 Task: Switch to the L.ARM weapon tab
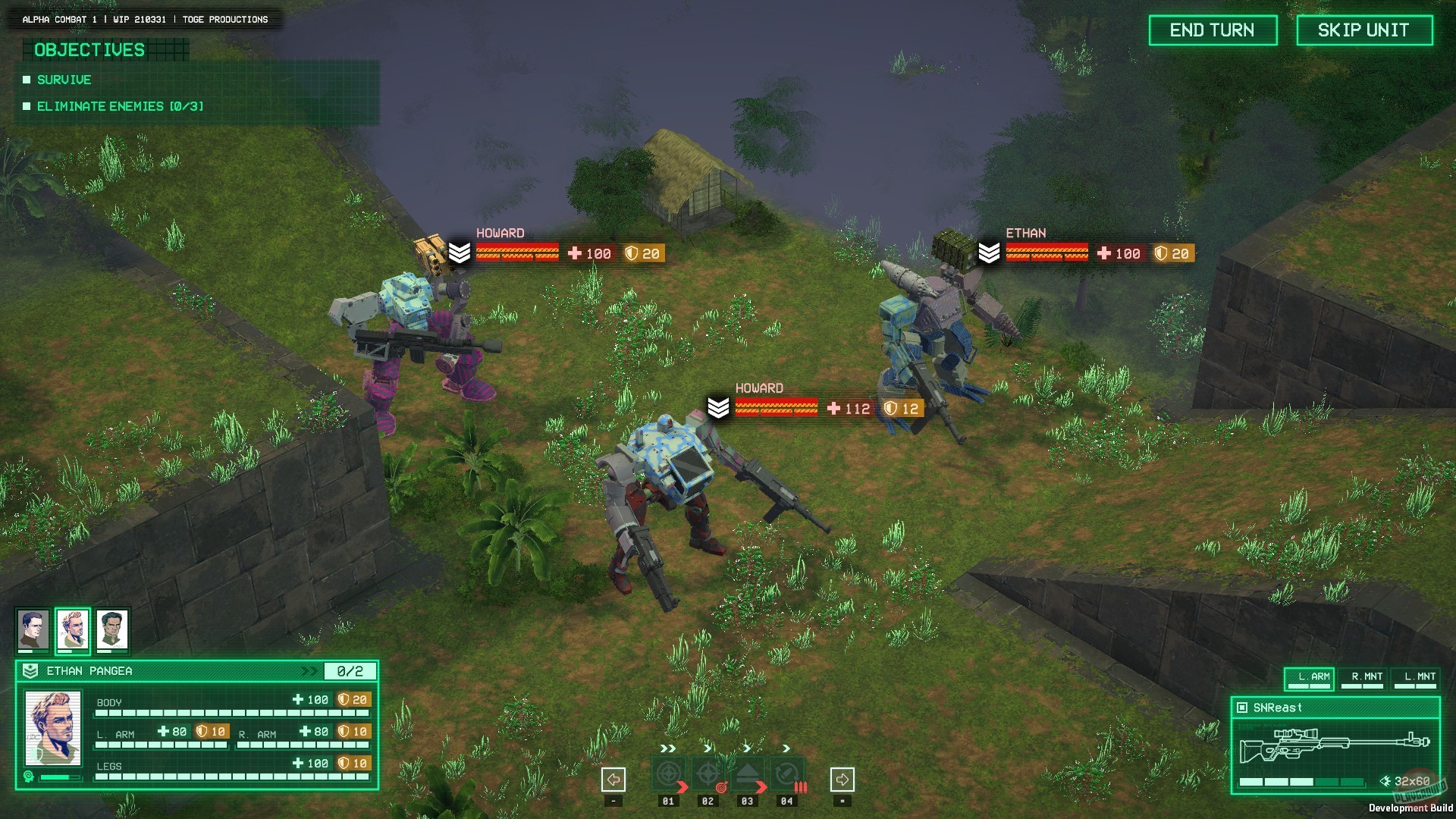tap(1310, 678)
